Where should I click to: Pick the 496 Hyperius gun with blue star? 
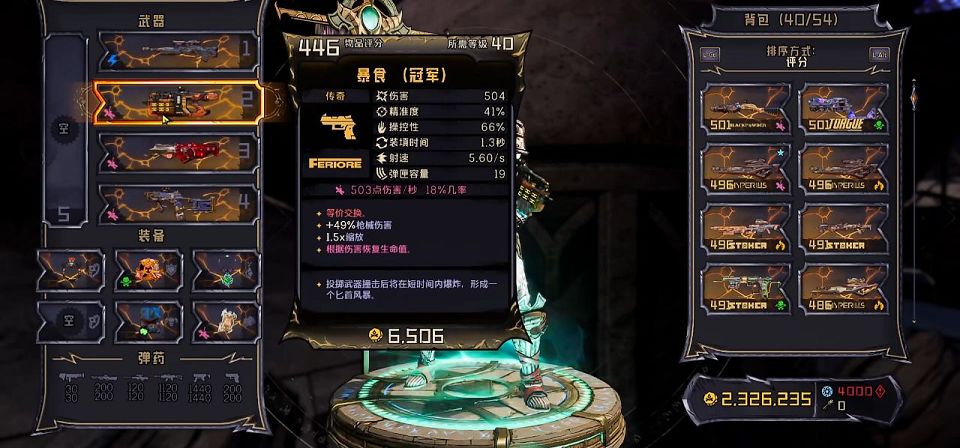[x=744, y=169]
